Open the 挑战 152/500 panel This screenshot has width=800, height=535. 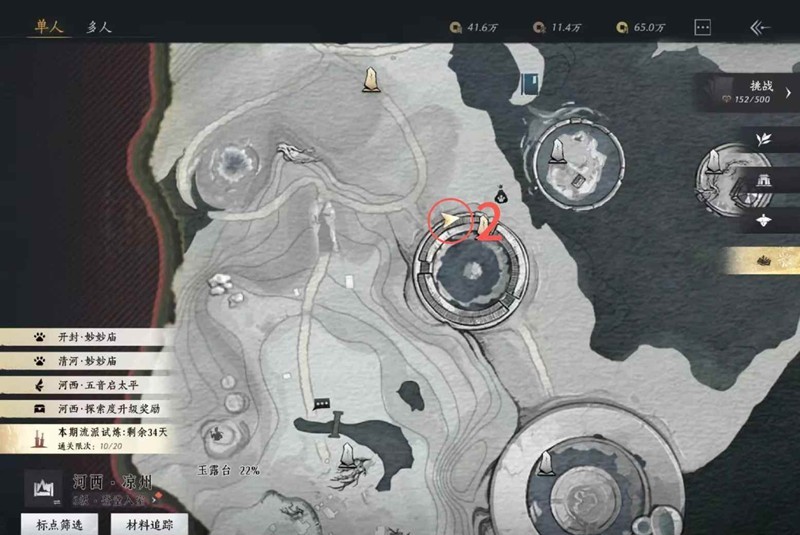pyautogui.click(x=752, y=92)
